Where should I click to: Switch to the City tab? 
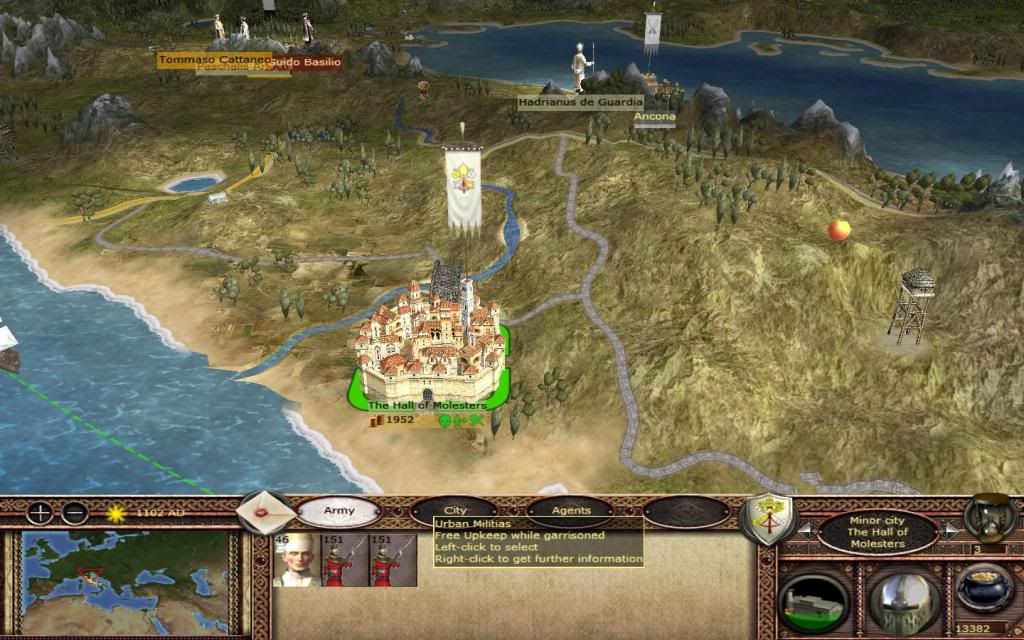coord(455,510)
